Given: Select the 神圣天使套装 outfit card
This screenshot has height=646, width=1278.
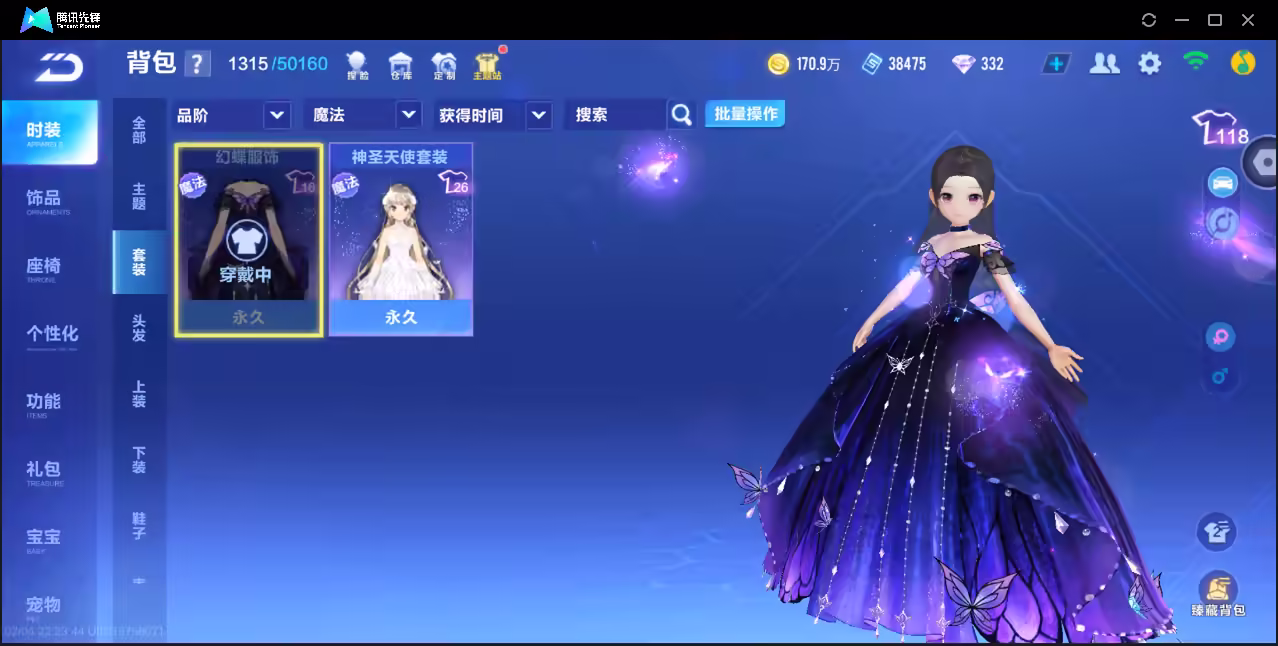Looking at the screenshot, I should coord(401,239).
